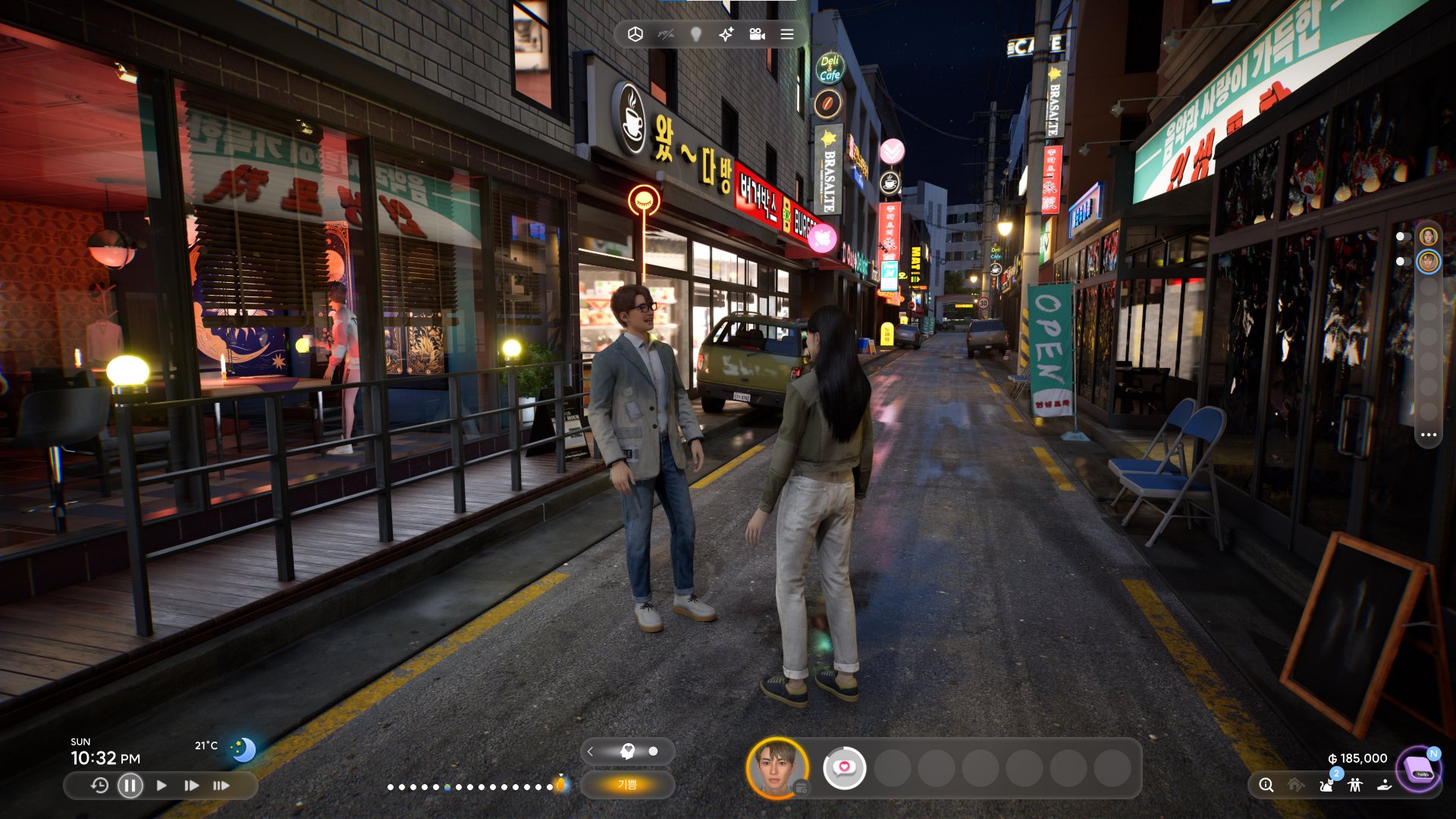
Task: Open the Build mode cube tool
Action: click(x=635, y=34)
